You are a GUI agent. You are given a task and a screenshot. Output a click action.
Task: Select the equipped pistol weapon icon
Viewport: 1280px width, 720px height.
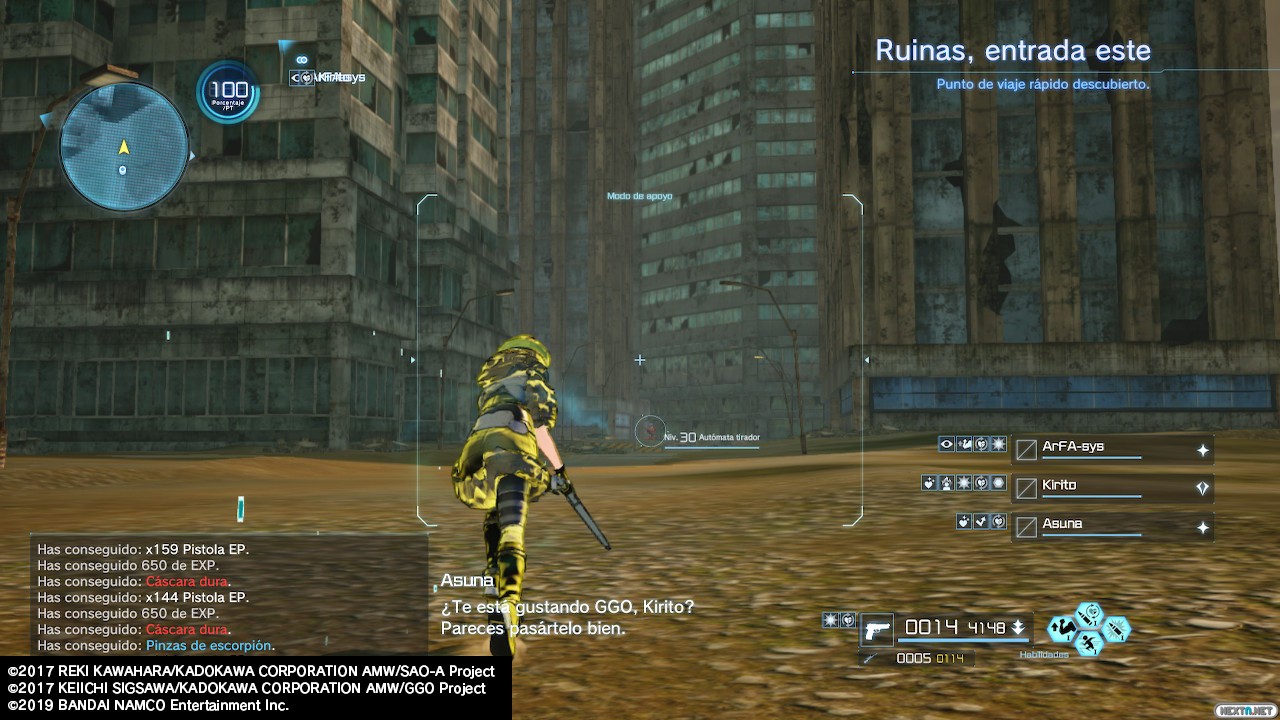pos(877,630)
